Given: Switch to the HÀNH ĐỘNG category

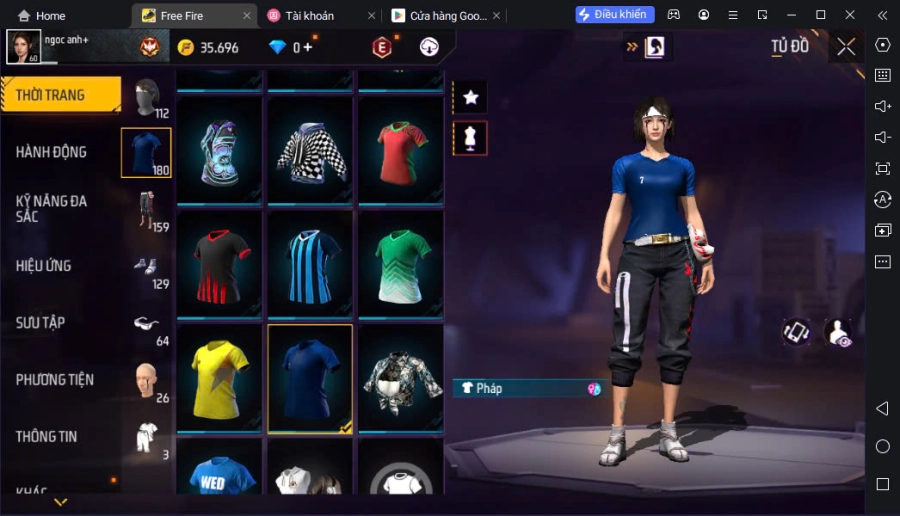Looking at the screenshot, I should pyautogui.click(x=52, y=152).
